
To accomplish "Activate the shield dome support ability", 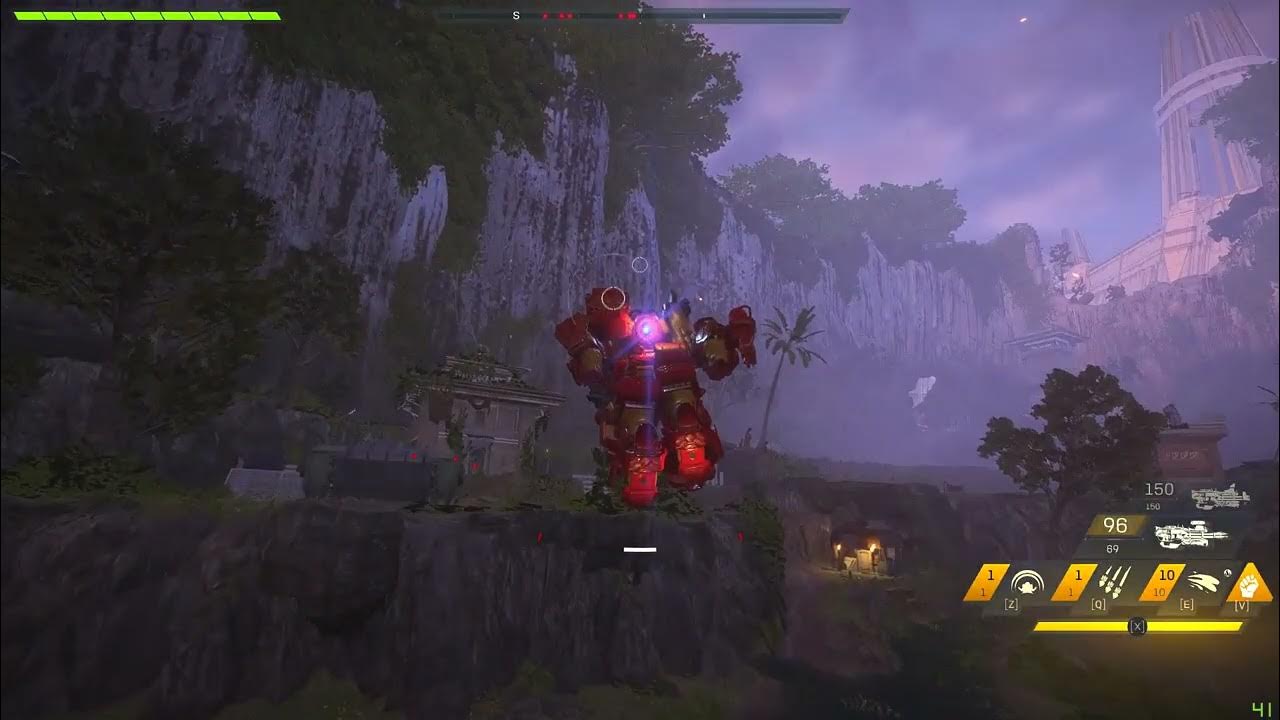I will pyautogui.click(x=1025, y=583).
